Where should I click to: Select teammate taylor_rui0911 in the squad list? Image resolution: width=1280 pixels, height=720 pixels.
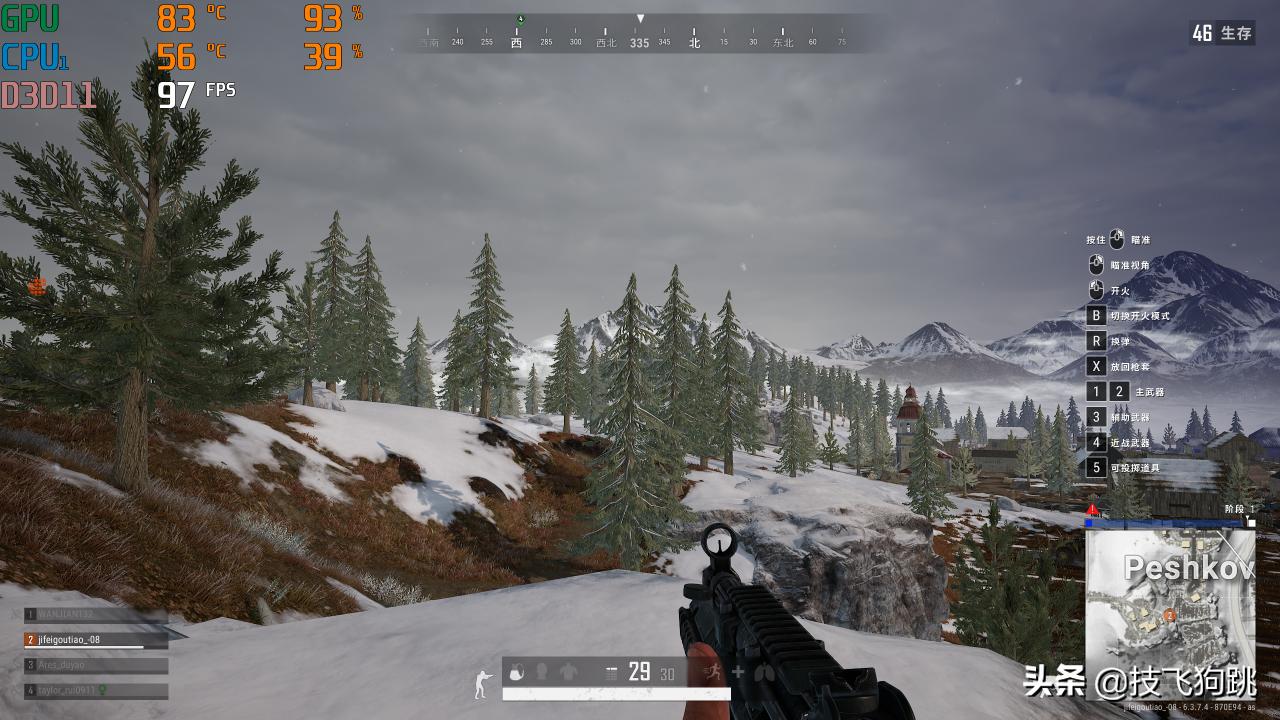tap(96, 690)
